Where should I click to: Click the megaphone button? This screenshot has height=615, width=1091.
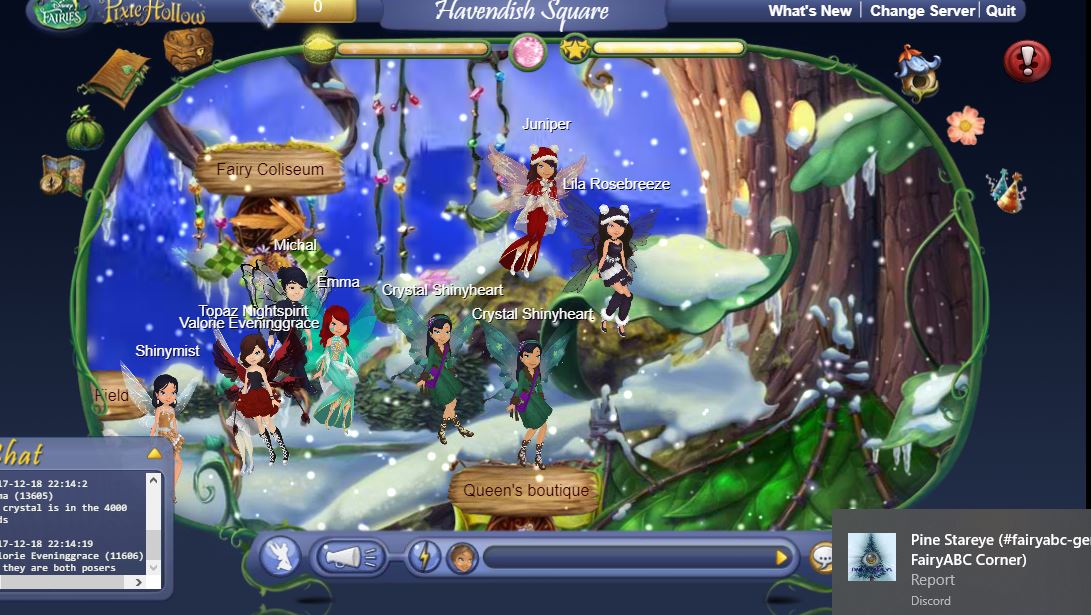tap(349, 557)
